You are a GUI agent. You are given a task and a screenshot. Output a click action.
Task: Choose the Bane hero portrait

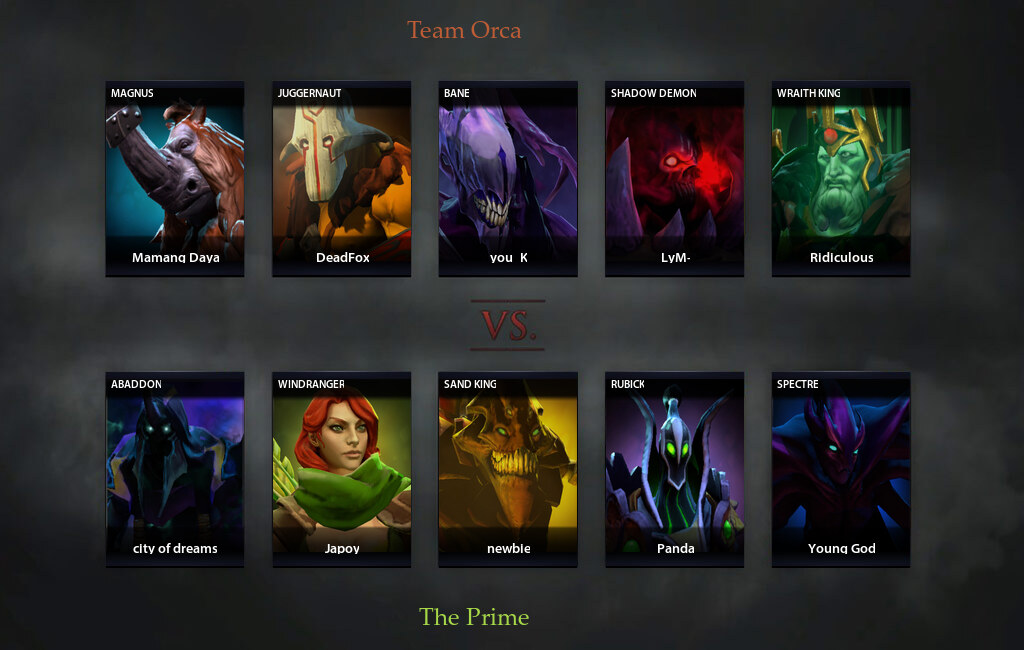point(508,178)
